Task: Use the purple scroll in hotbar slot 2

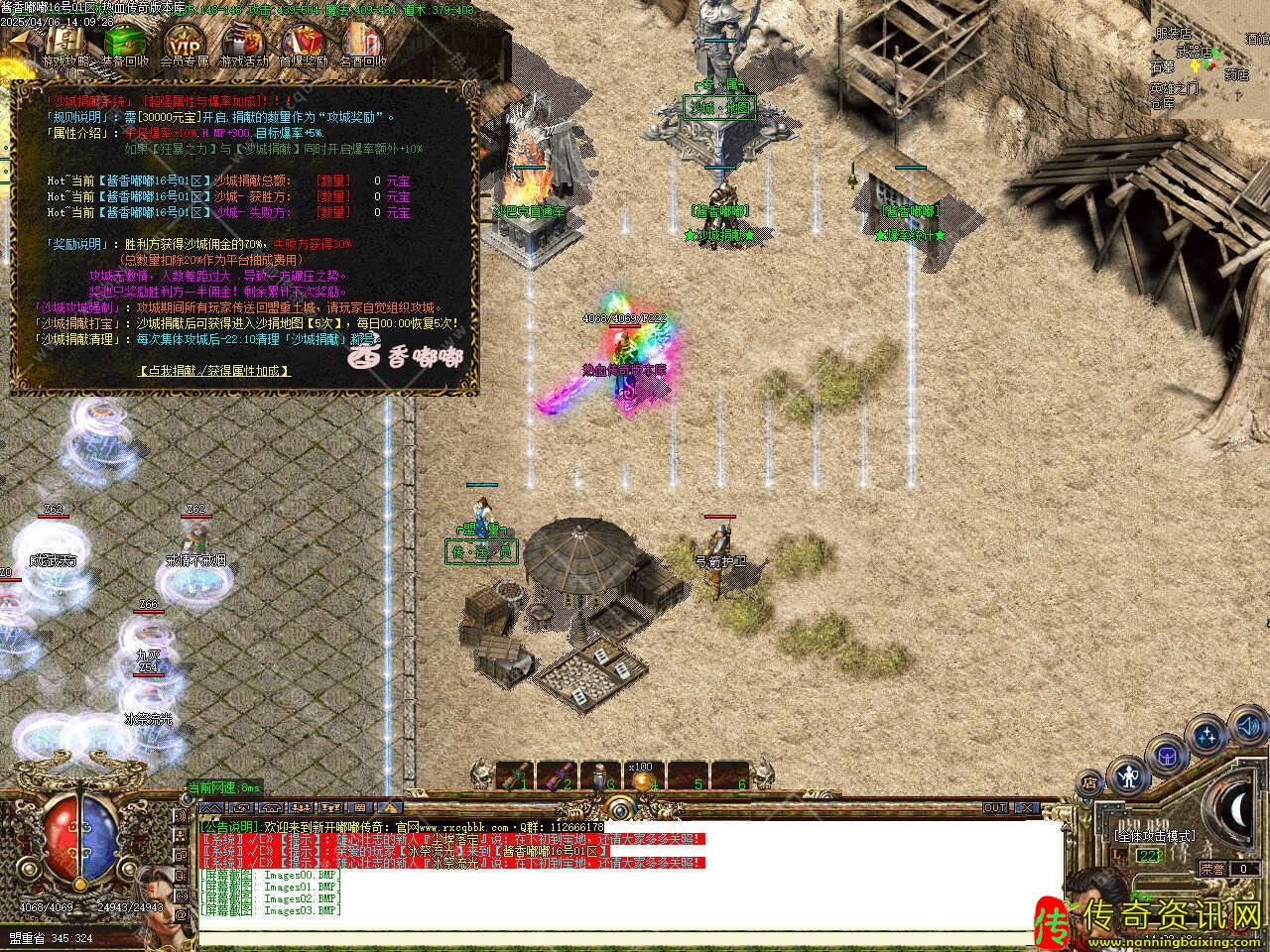Action: click(x=554, y=774)
